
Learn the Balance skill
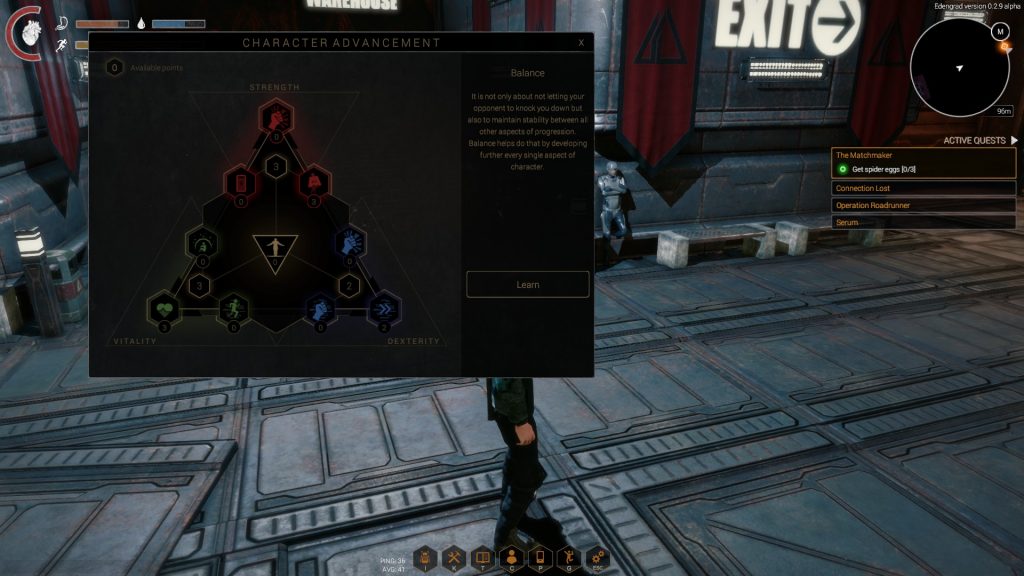tap(528, 285)
